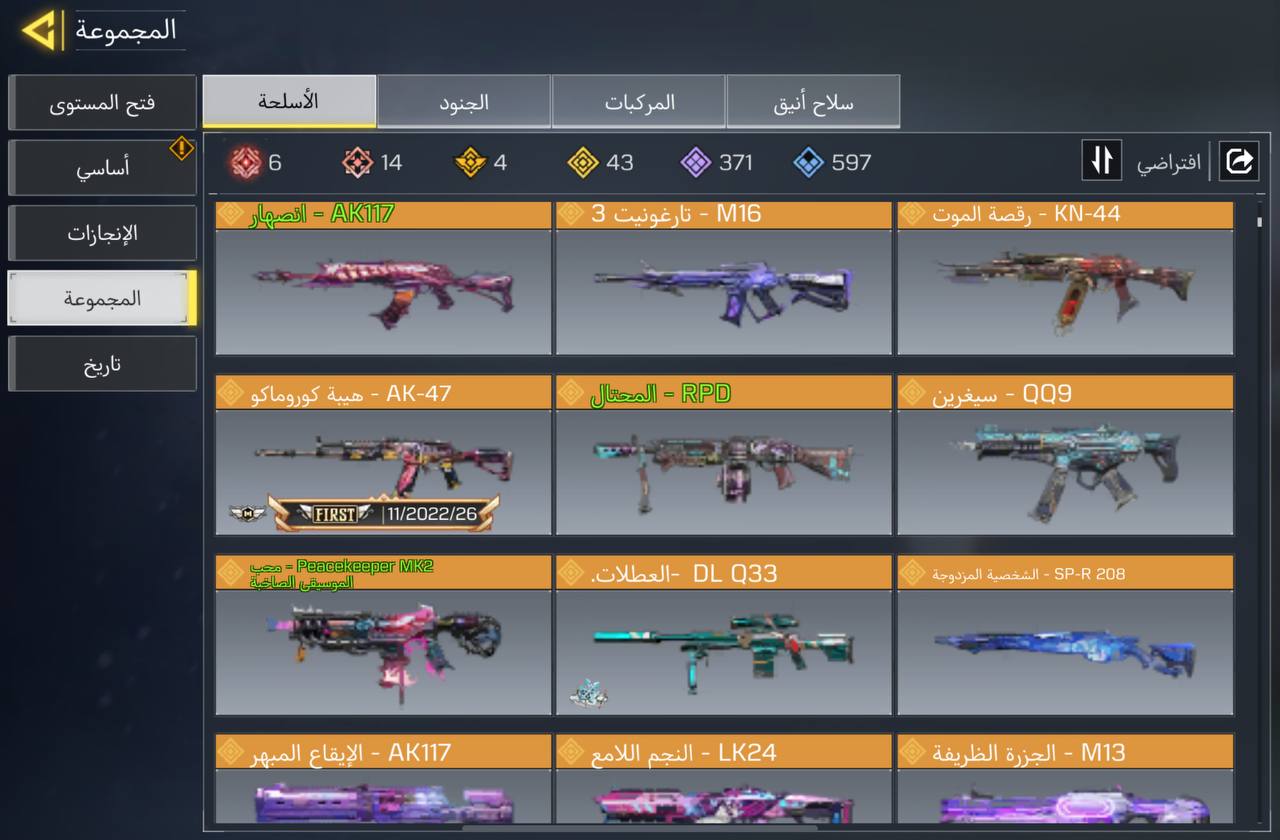Image resolution: width=1280 pixels, height=840 pixels.
Task: Choose the QQ9 سيغرين weapon card
Action: coord(1065,456)
